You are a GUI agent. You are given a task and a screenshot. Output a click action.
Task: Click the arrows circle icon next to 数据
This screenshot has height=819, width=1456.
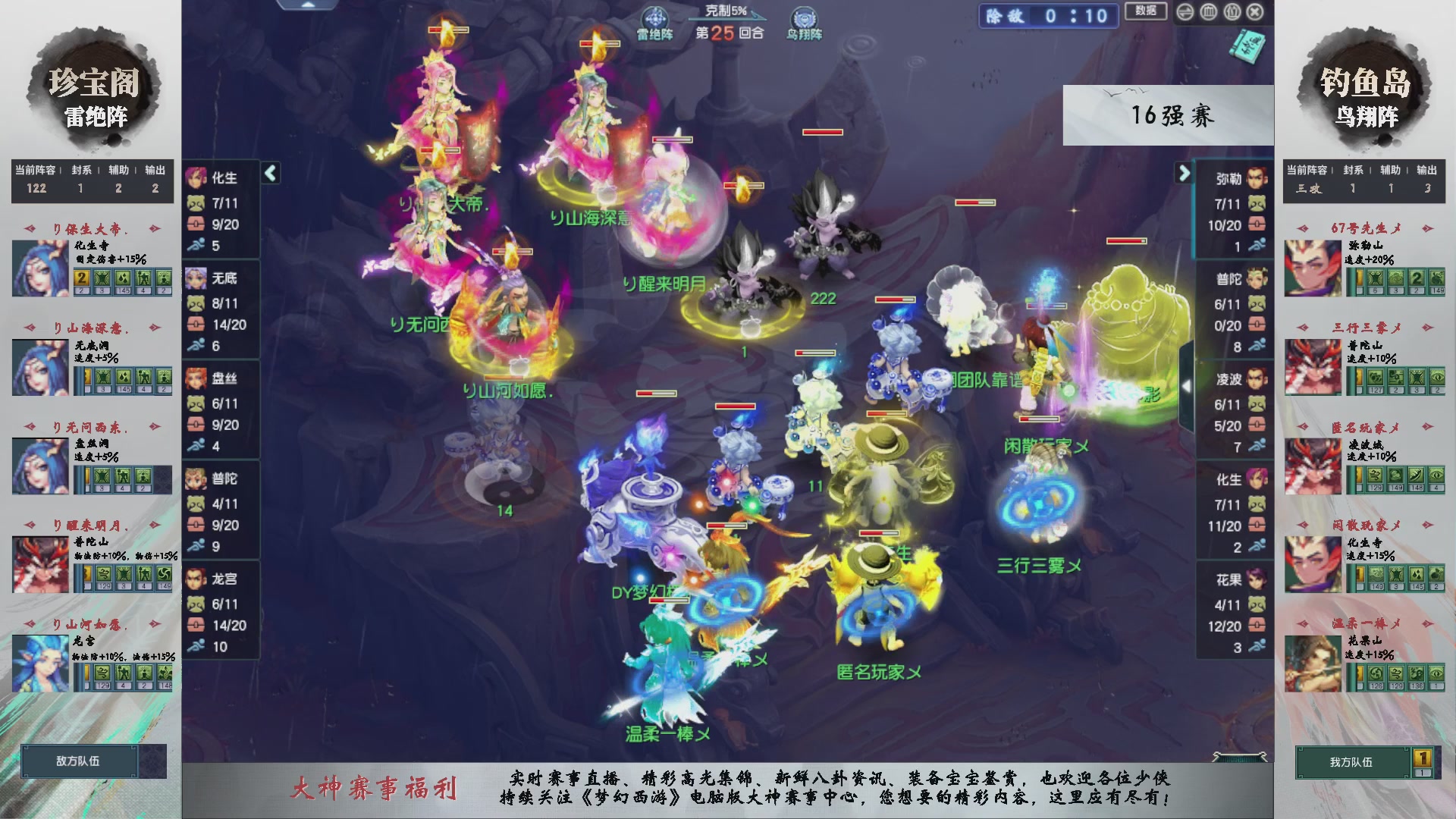tap(1185, 11)
